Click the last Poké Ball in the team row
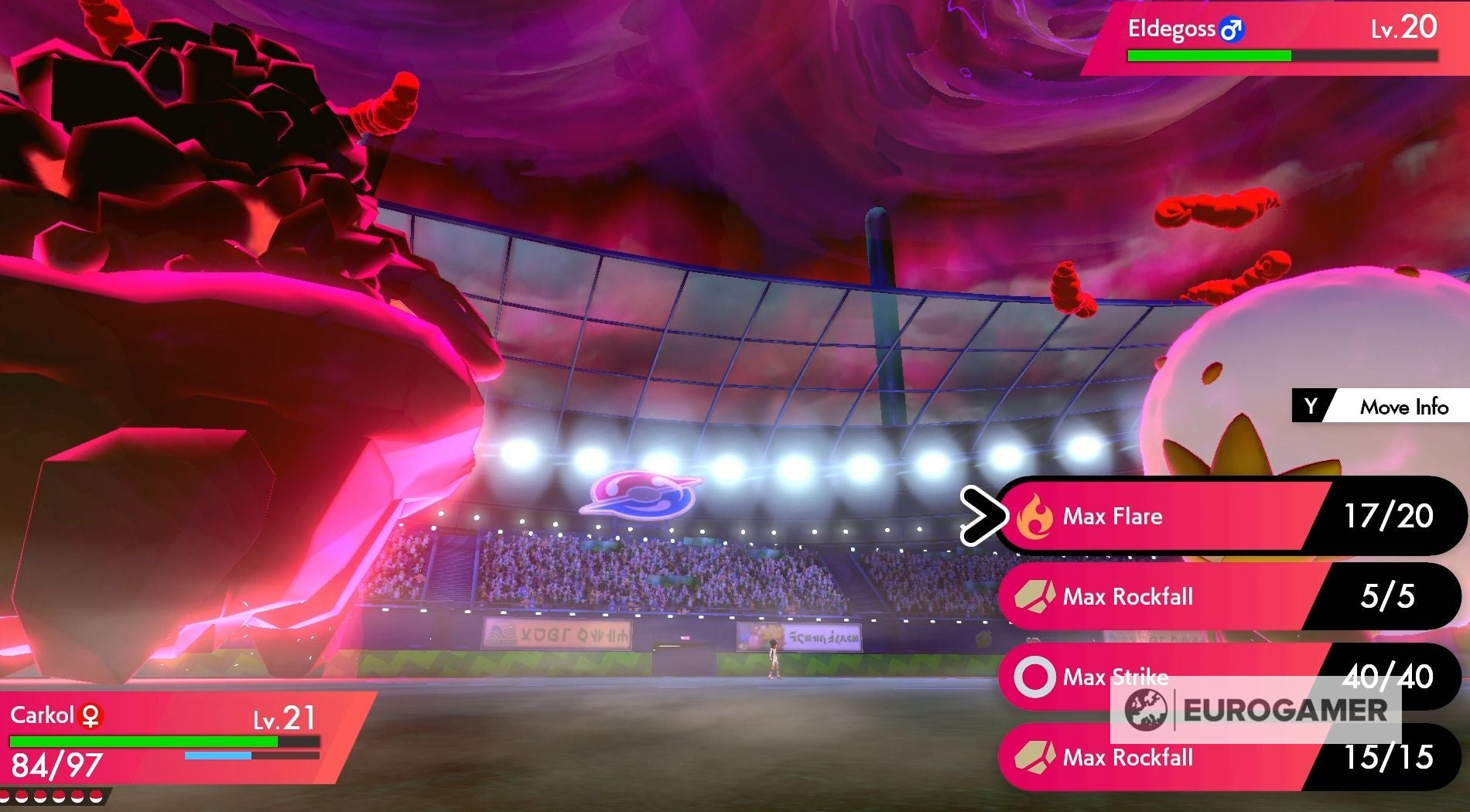1470x812 pixels. tap(95, 797)
